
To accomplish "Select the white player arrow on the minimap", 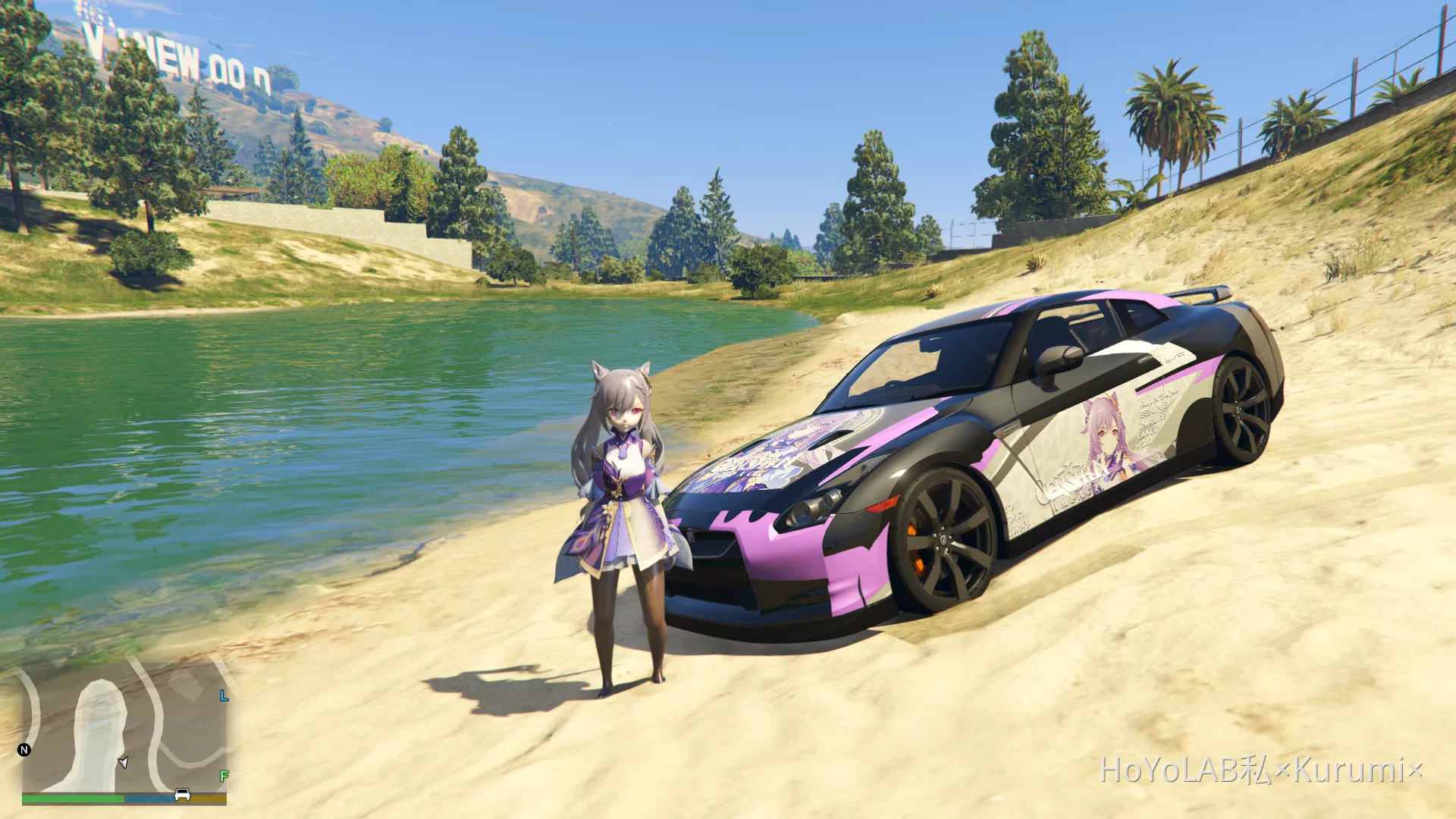I will pyautogui.click(x=123, y=763).
